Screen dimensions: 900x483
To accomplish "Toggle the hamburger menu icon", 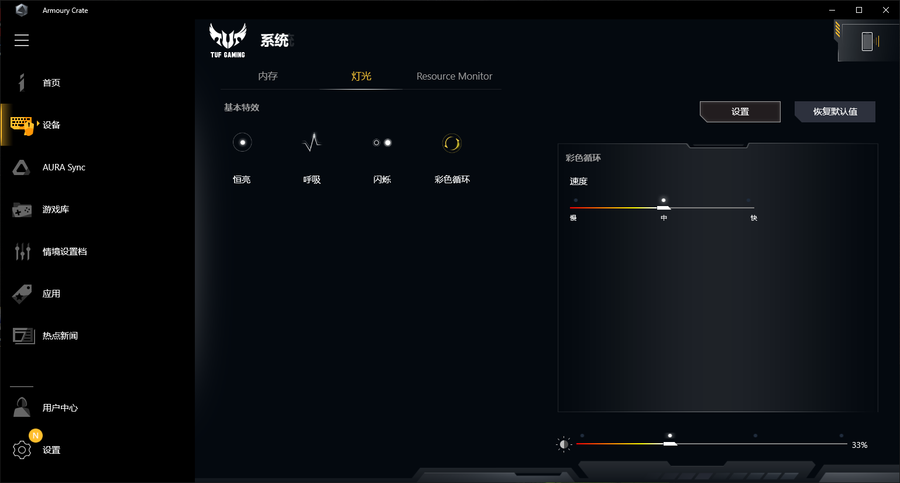I will click(x=22, y=41).
